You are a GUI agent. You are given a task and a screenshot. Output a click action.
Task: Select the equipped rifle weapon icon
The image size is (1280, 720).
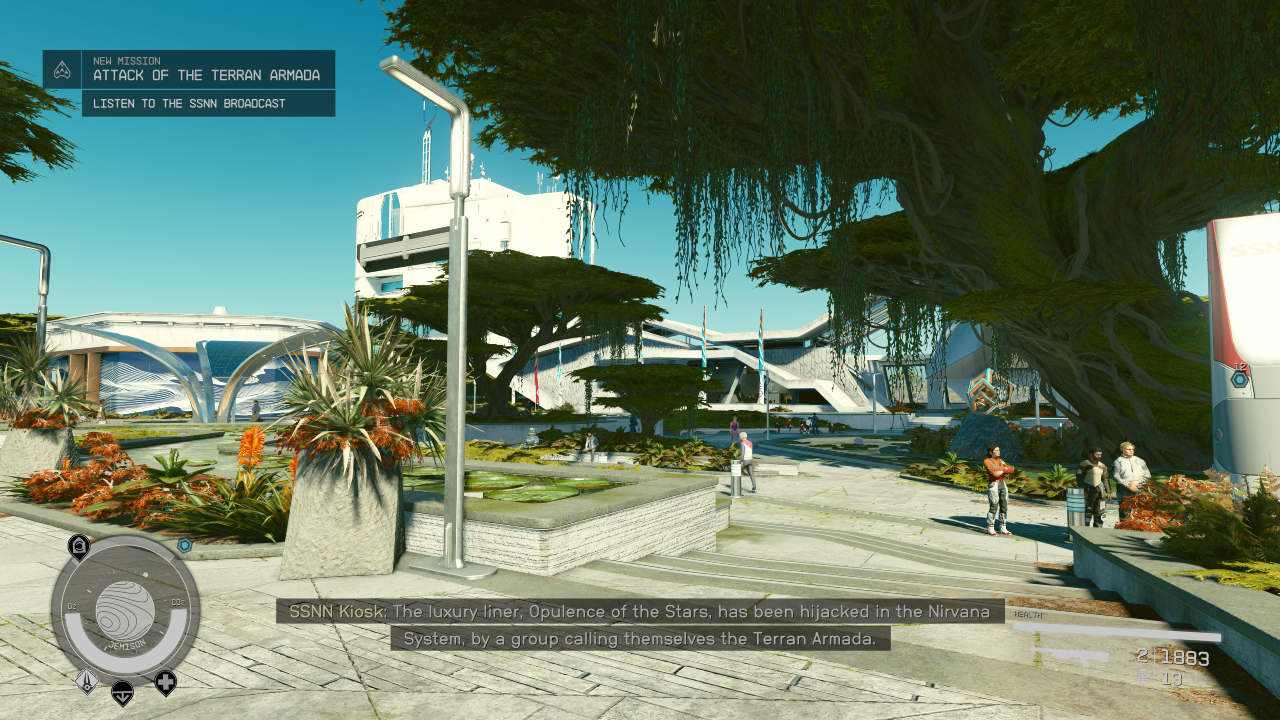[x=1072, y=657]
